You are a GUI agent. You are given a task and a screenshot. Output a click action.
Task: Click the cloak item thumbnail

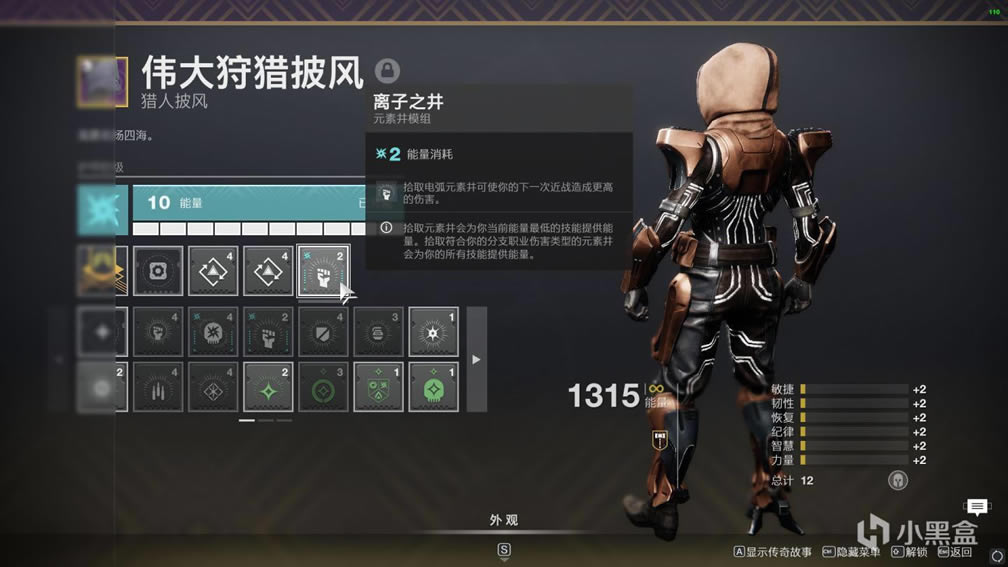click(103, 82)
